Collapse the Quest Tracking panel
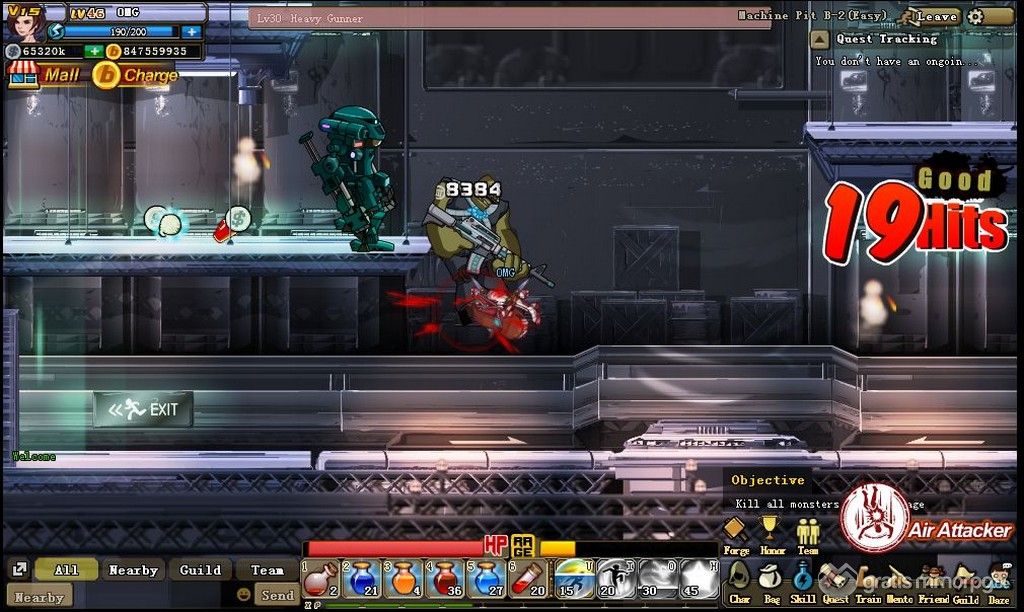The height and width of the screenshot is (612, 1024). coord(820,40)
